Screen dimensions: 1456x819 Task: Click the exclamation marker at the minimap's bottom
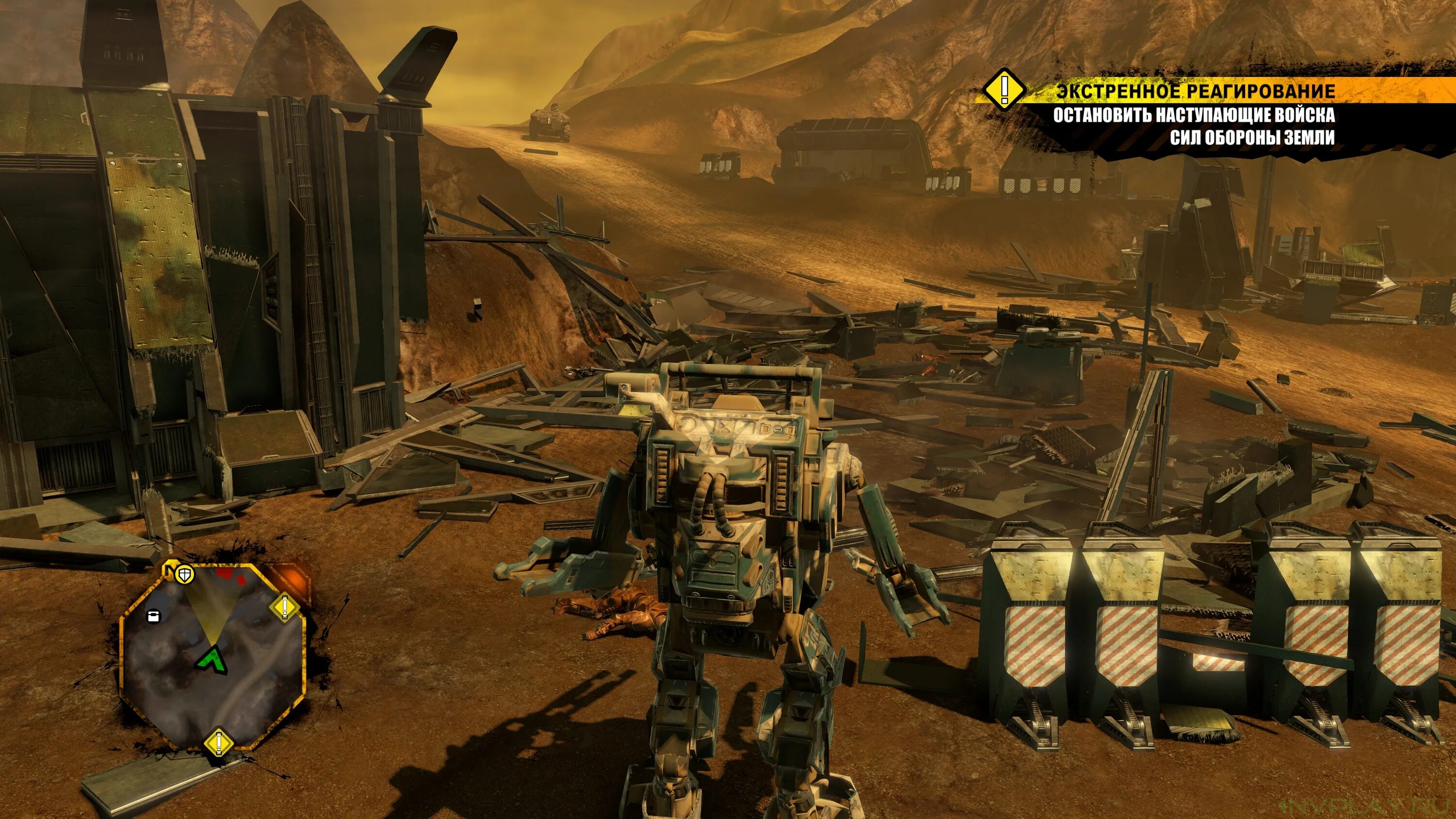click(217, 743)
